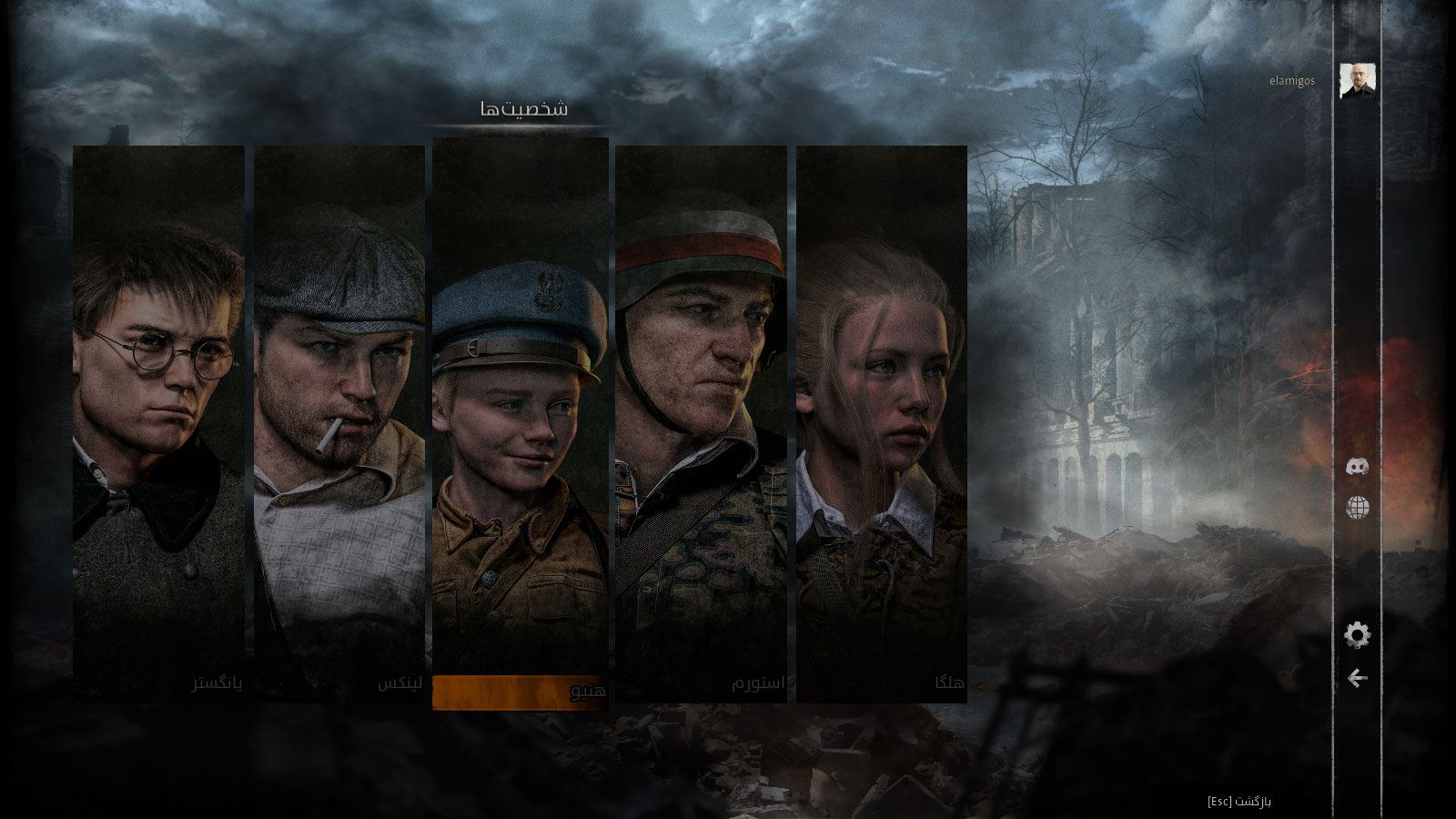Select the Storm soldier with helmet
This screenshot has height=819, width=1456.
701,423
